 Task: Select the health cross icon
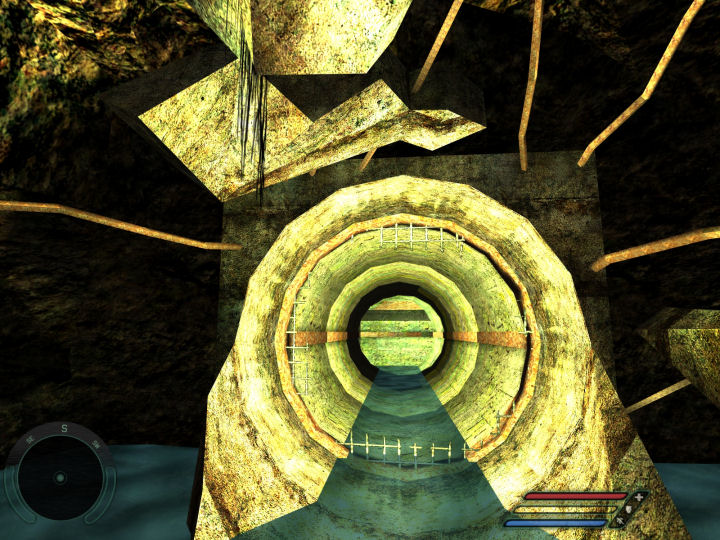pos(638,497)
